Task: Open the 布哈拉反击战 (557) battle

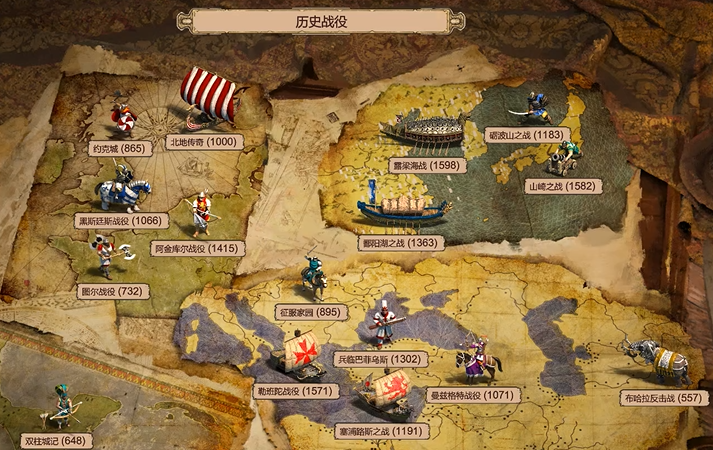Action: (662, 397)
